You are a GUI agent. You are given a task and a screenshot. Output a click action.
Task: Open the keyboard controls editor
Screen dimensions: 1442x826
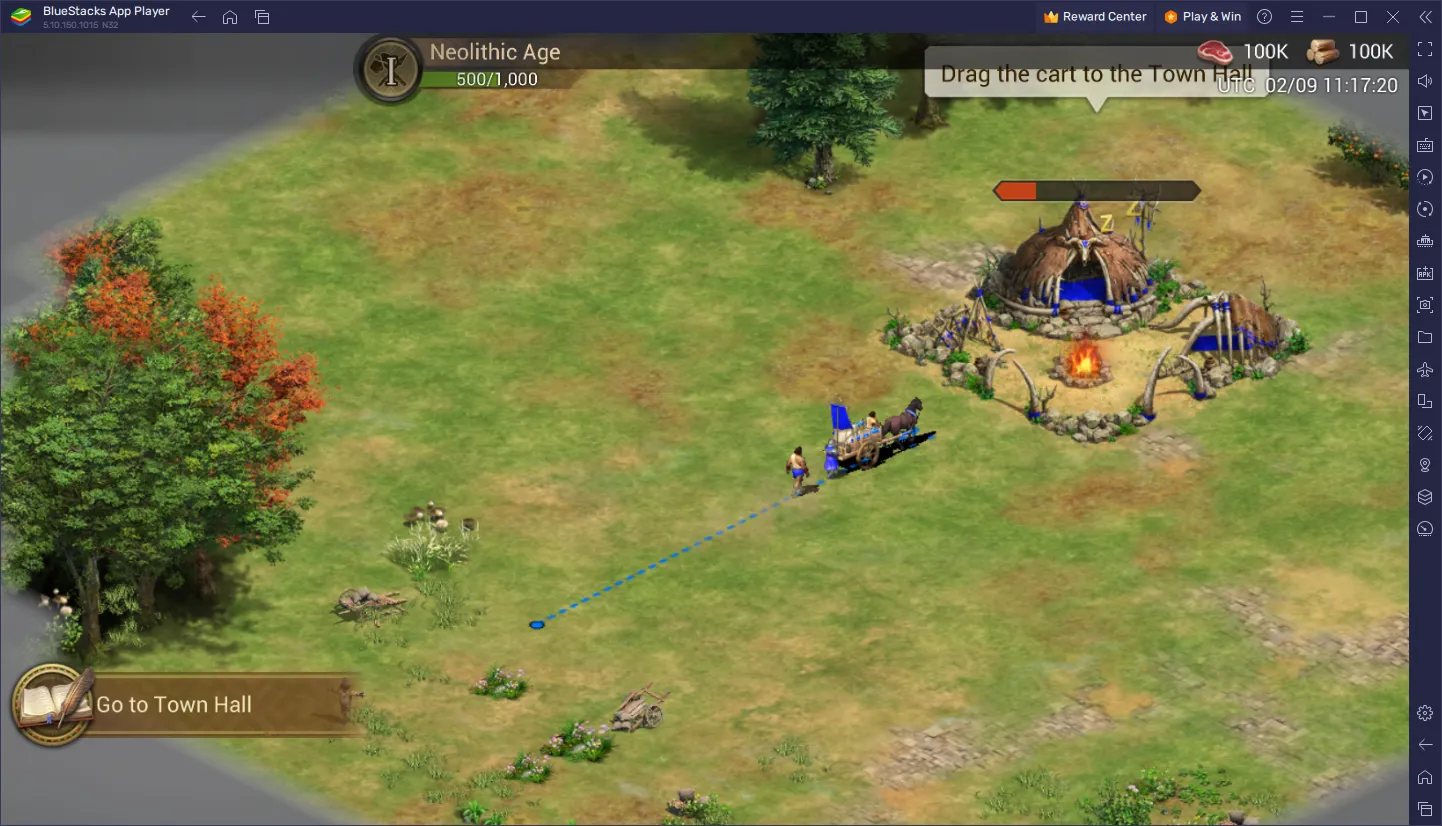1425,145
